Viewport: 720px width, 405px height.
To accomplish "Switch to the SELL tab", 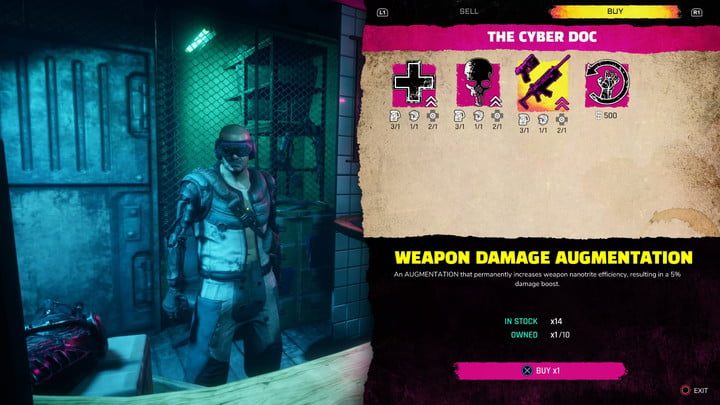I will (468, 12).
